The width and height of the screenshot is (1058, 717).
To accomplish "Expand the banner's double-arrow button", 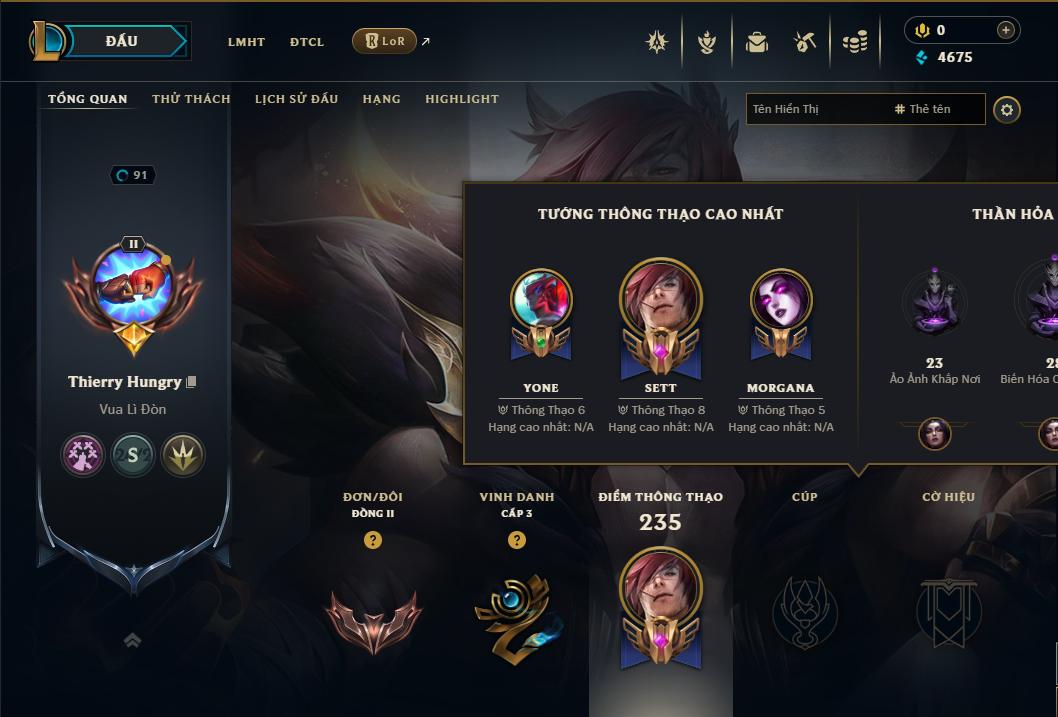I will click(132, 640).
